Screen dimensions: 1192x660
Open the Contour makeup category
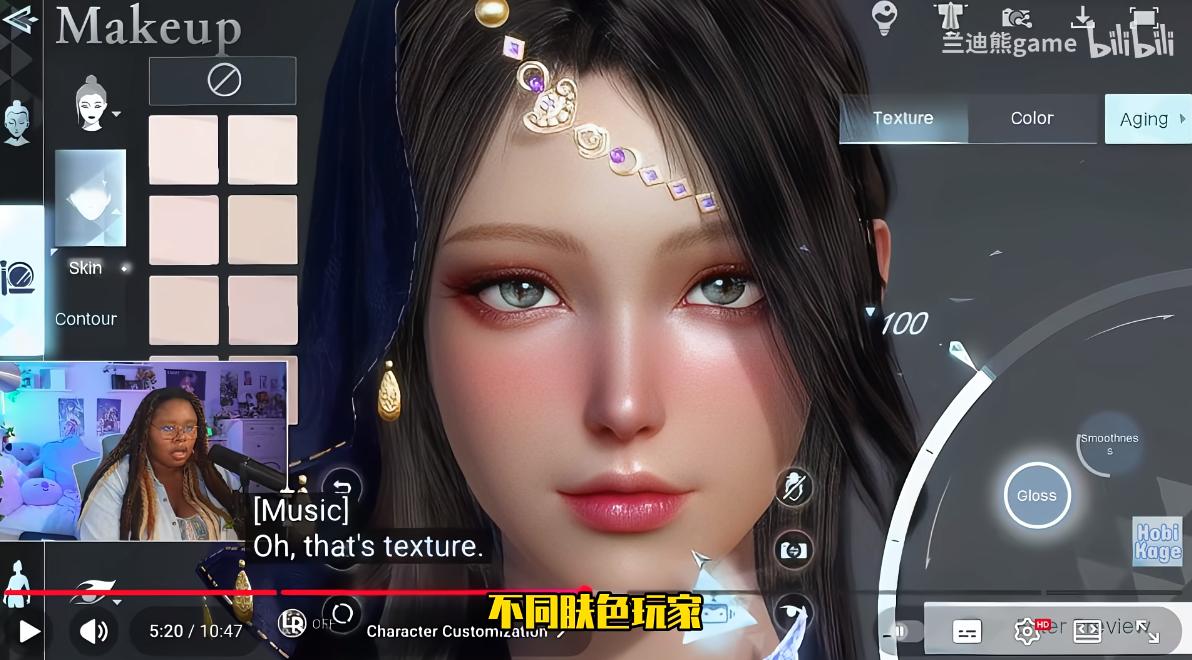tap(86, 319)
